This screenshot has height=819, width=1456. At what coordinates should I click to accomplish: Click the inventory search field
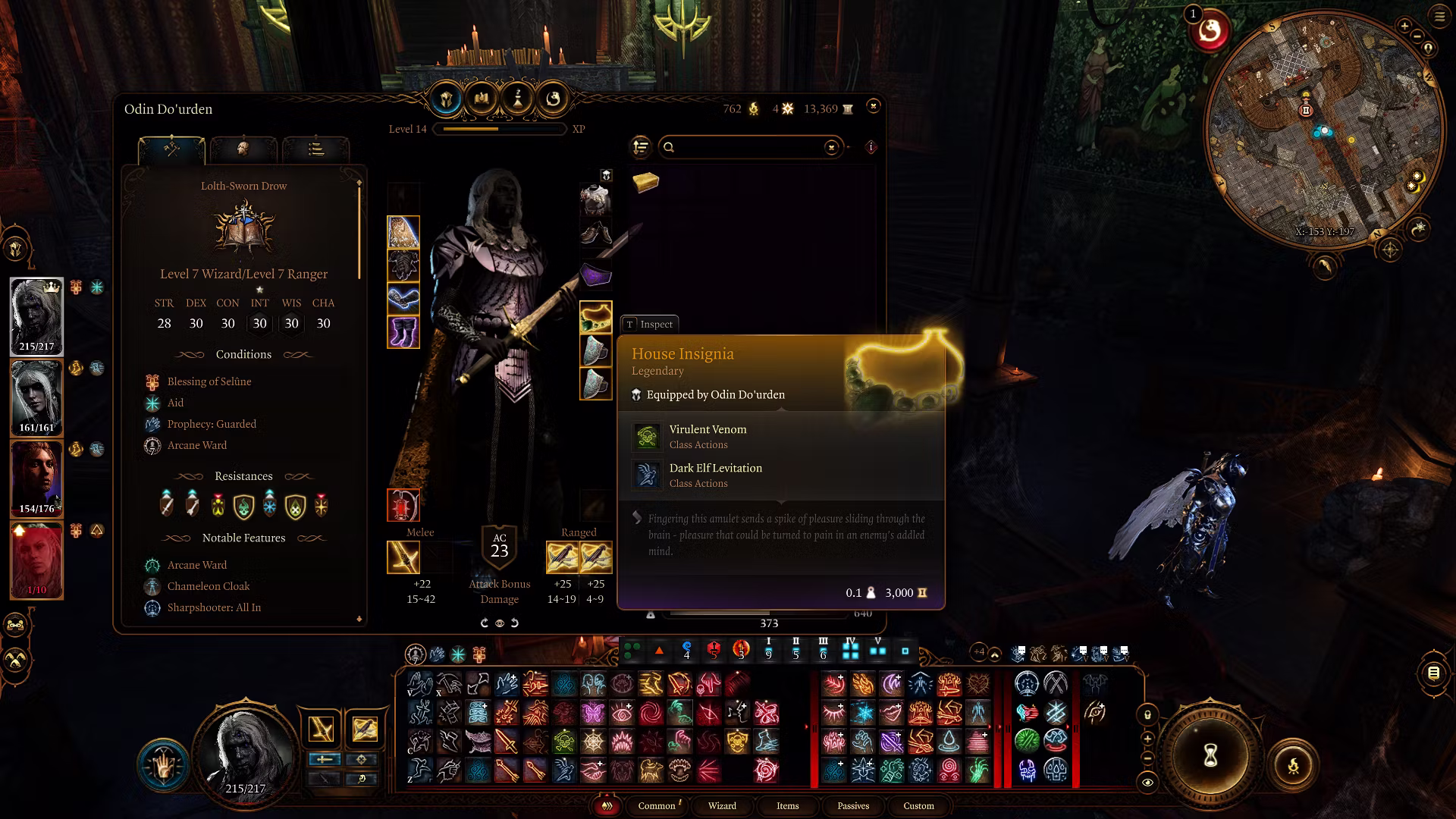point(747,147)
